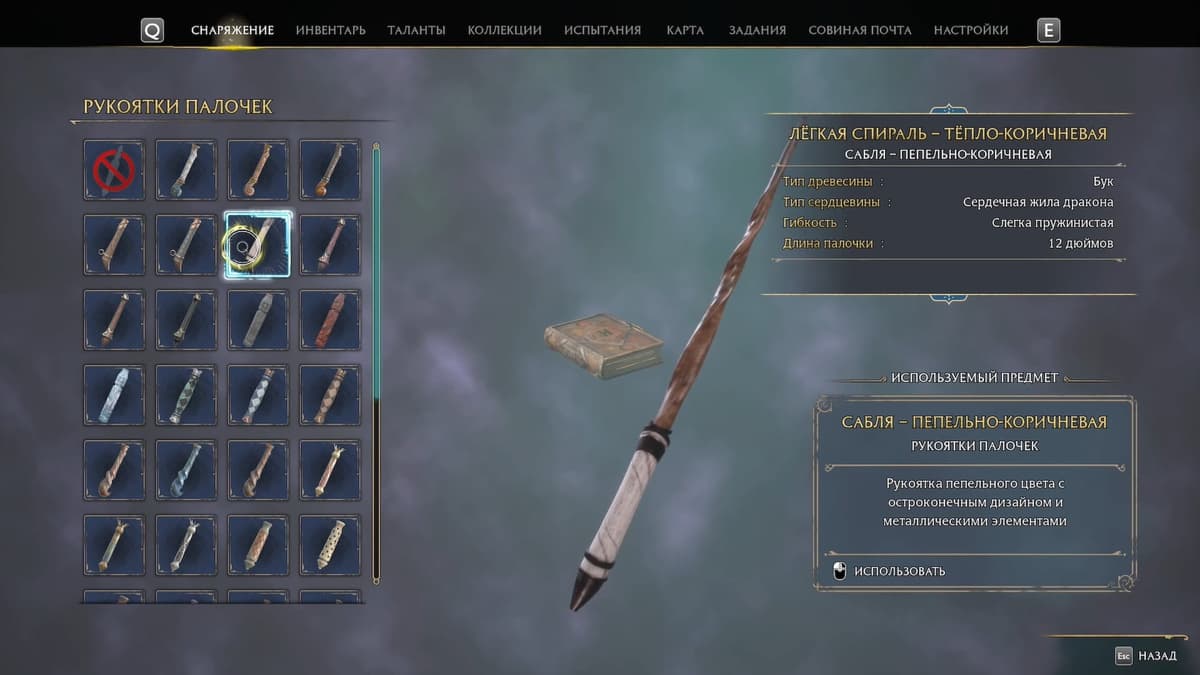Switch to the Инвентарь tab

[x=330, y=30]
